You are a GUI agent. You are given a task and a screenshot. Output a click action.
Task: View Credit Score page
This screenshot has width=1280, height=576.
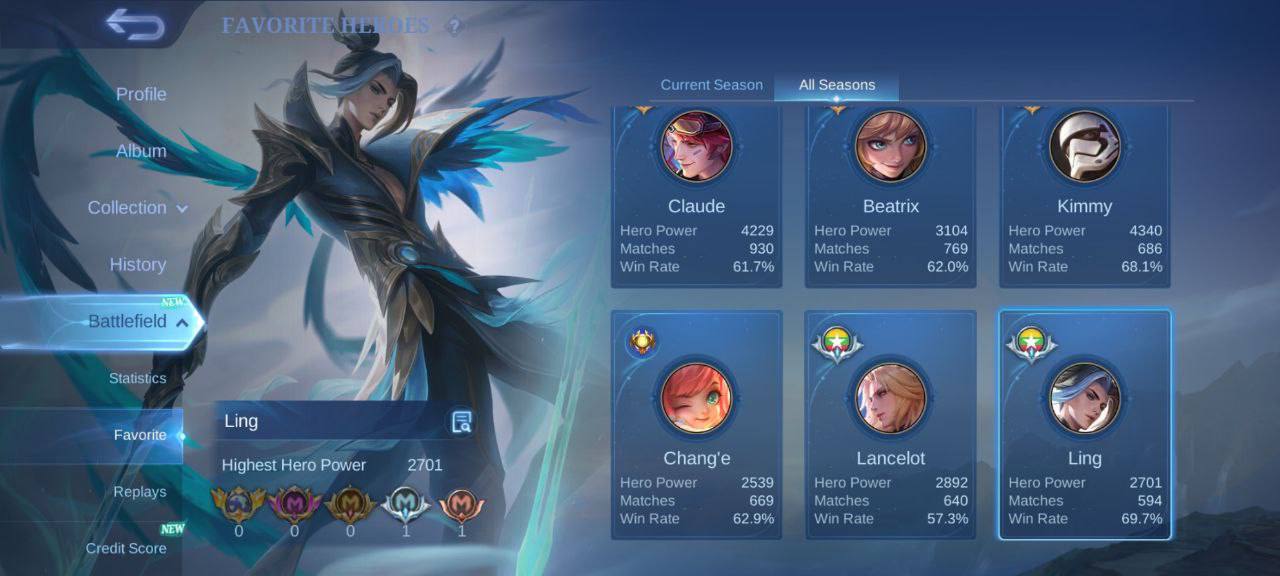pos(126,548)
